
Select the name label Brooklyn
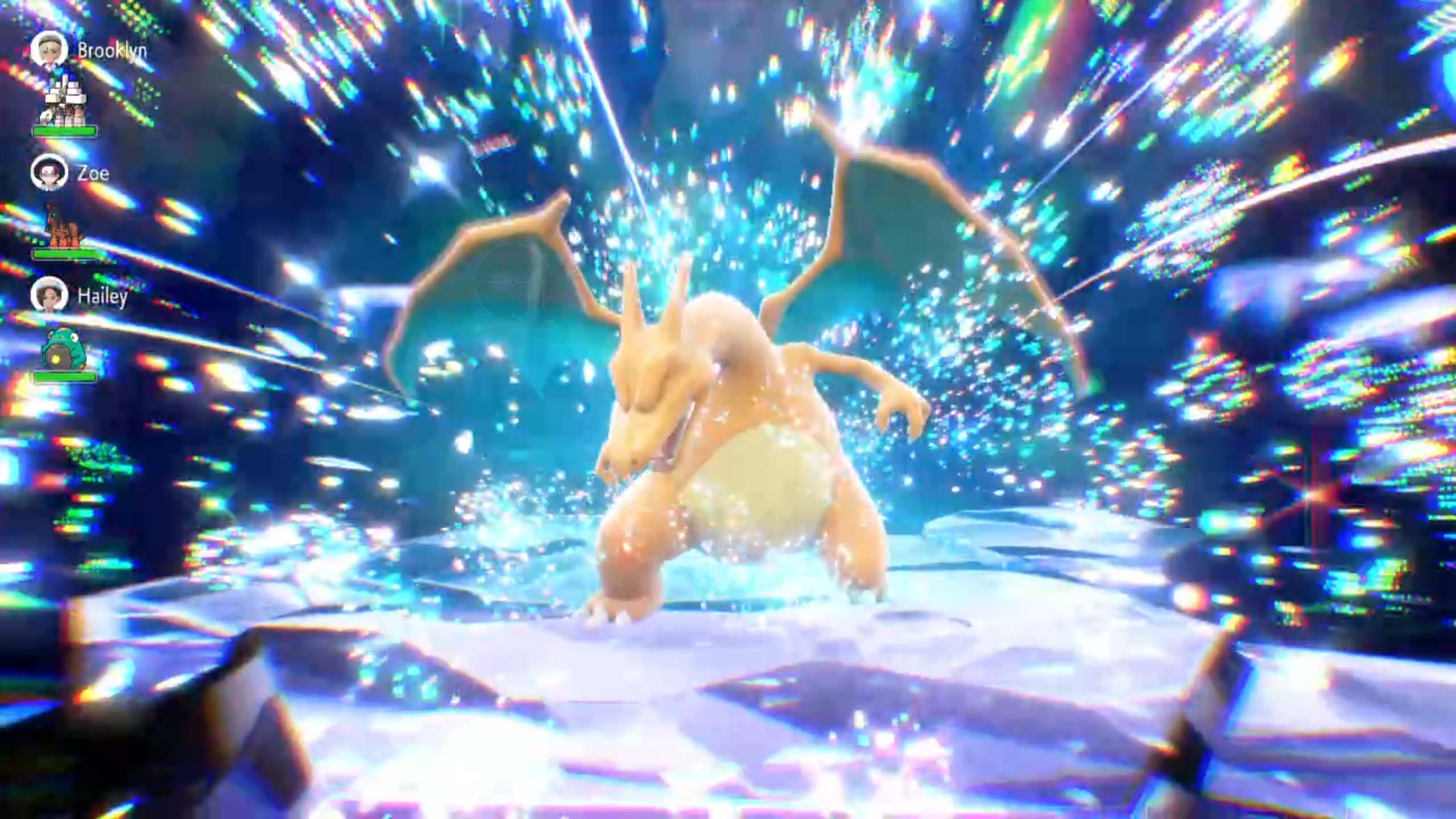(111, 50)
